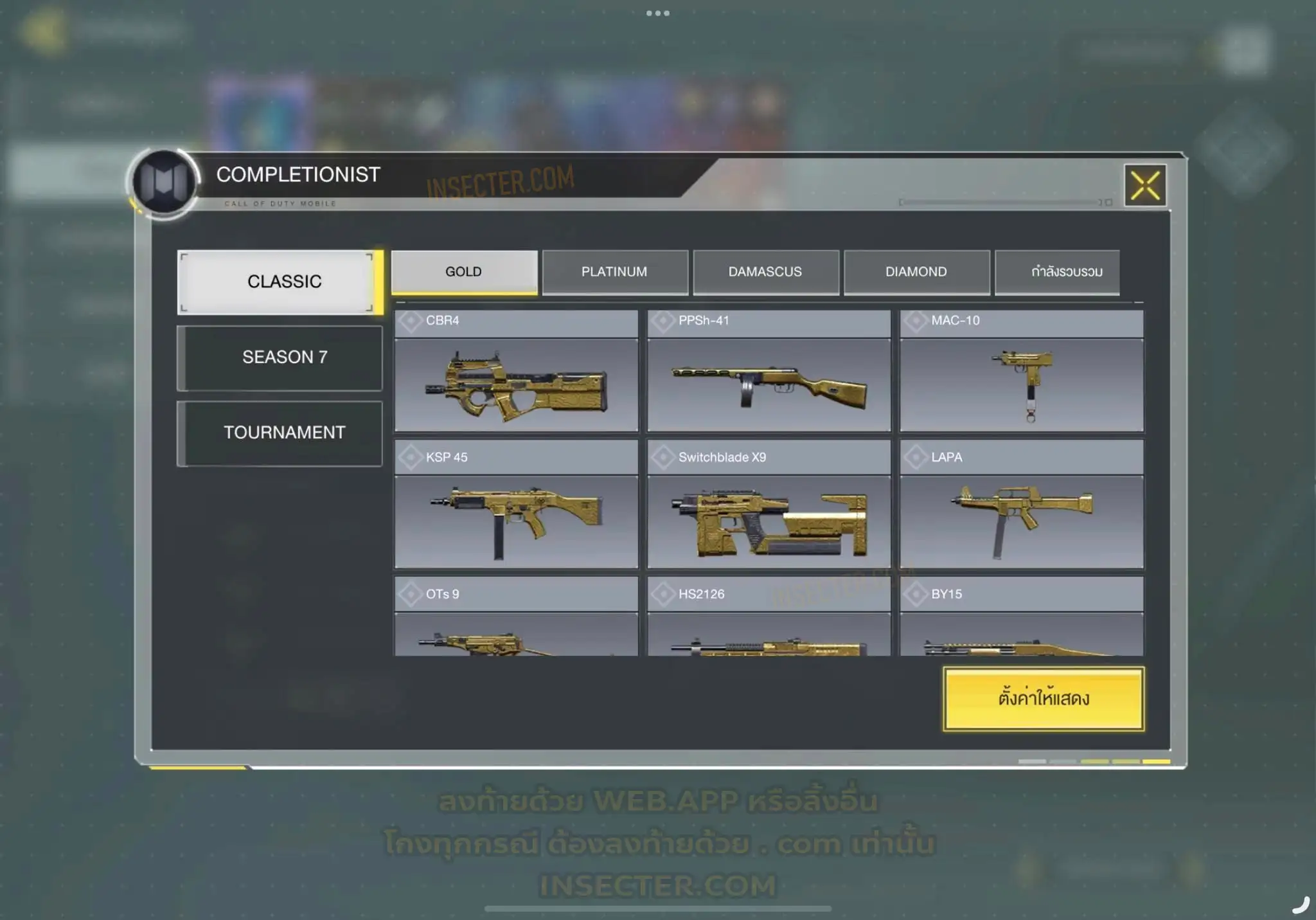The height and width of the screenshot is (920, 1316).
Task: Show the Diamond camo tab
Action: point(916,272)
